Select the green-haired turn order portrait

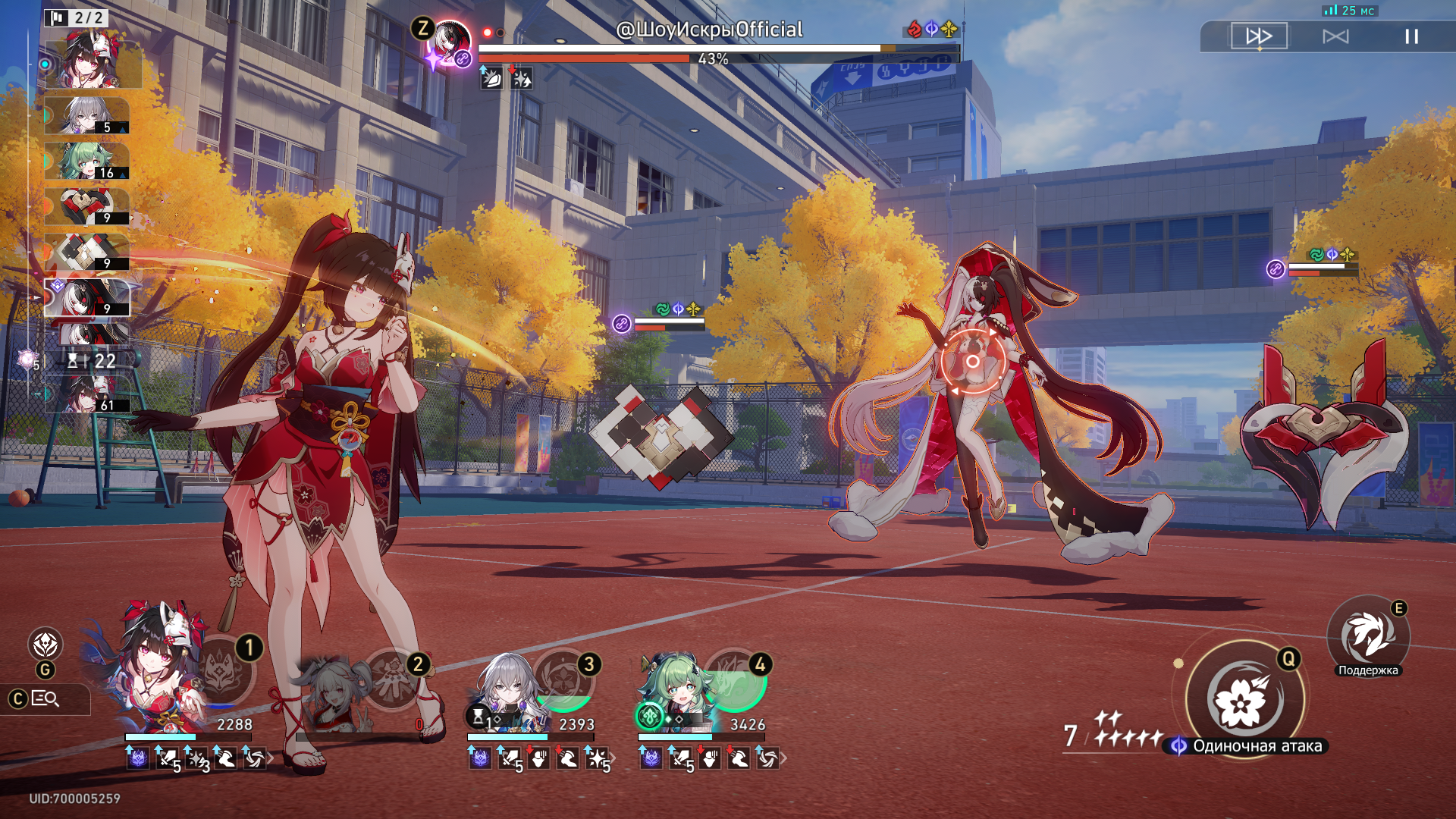coord(86,162)
